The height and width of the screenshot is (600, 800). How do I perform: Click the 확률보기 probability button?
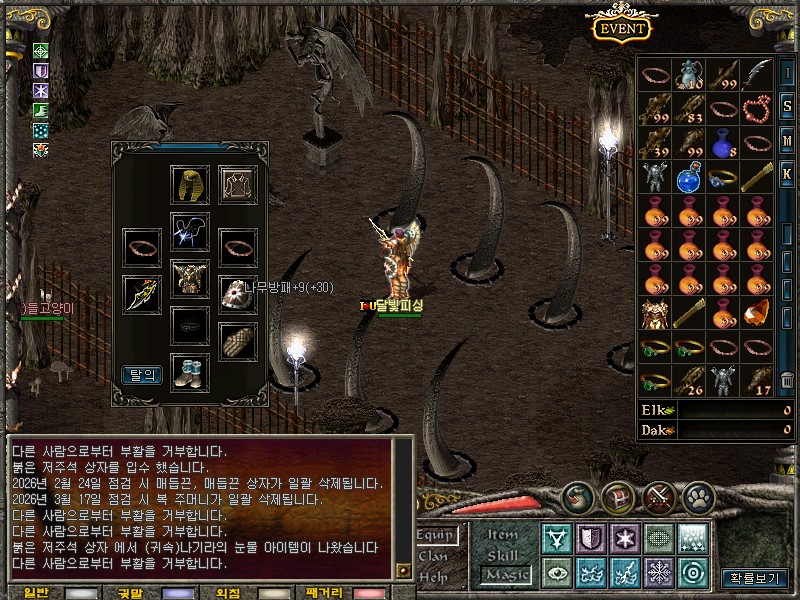tap(755, 578)
